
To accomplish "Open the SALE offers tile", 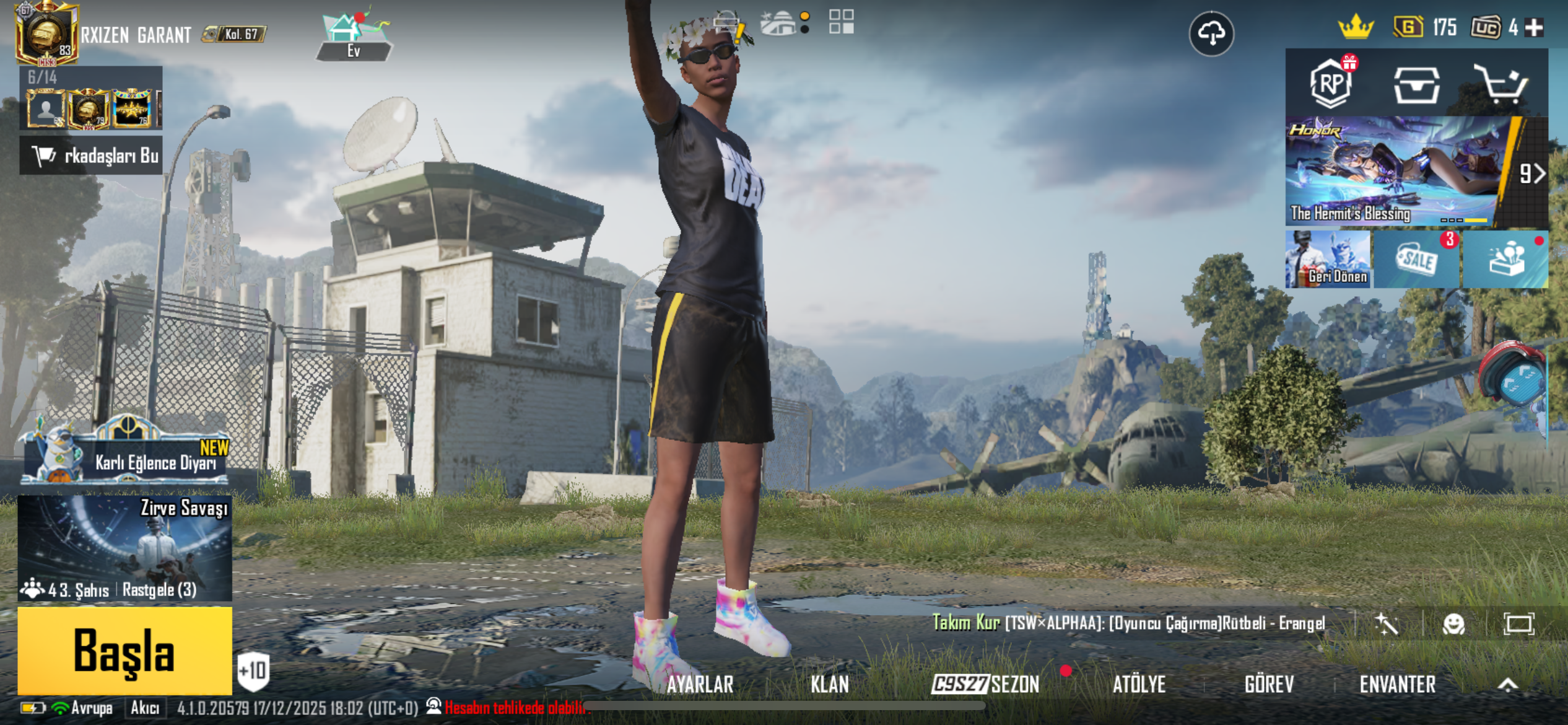I will (x=1417, y=260).
